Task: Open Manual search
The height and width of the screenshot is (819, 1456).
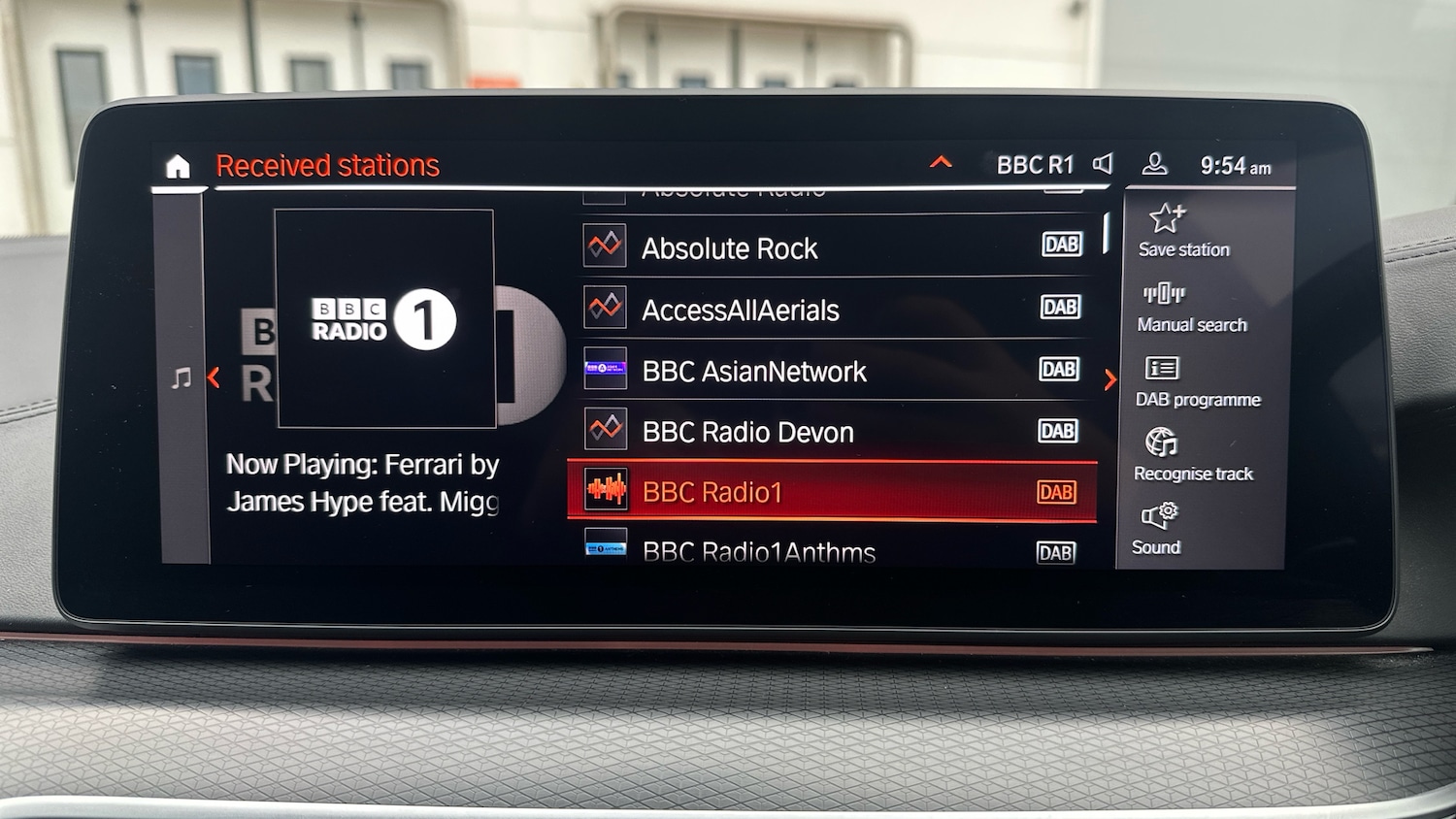Action: coord(1191,307)
